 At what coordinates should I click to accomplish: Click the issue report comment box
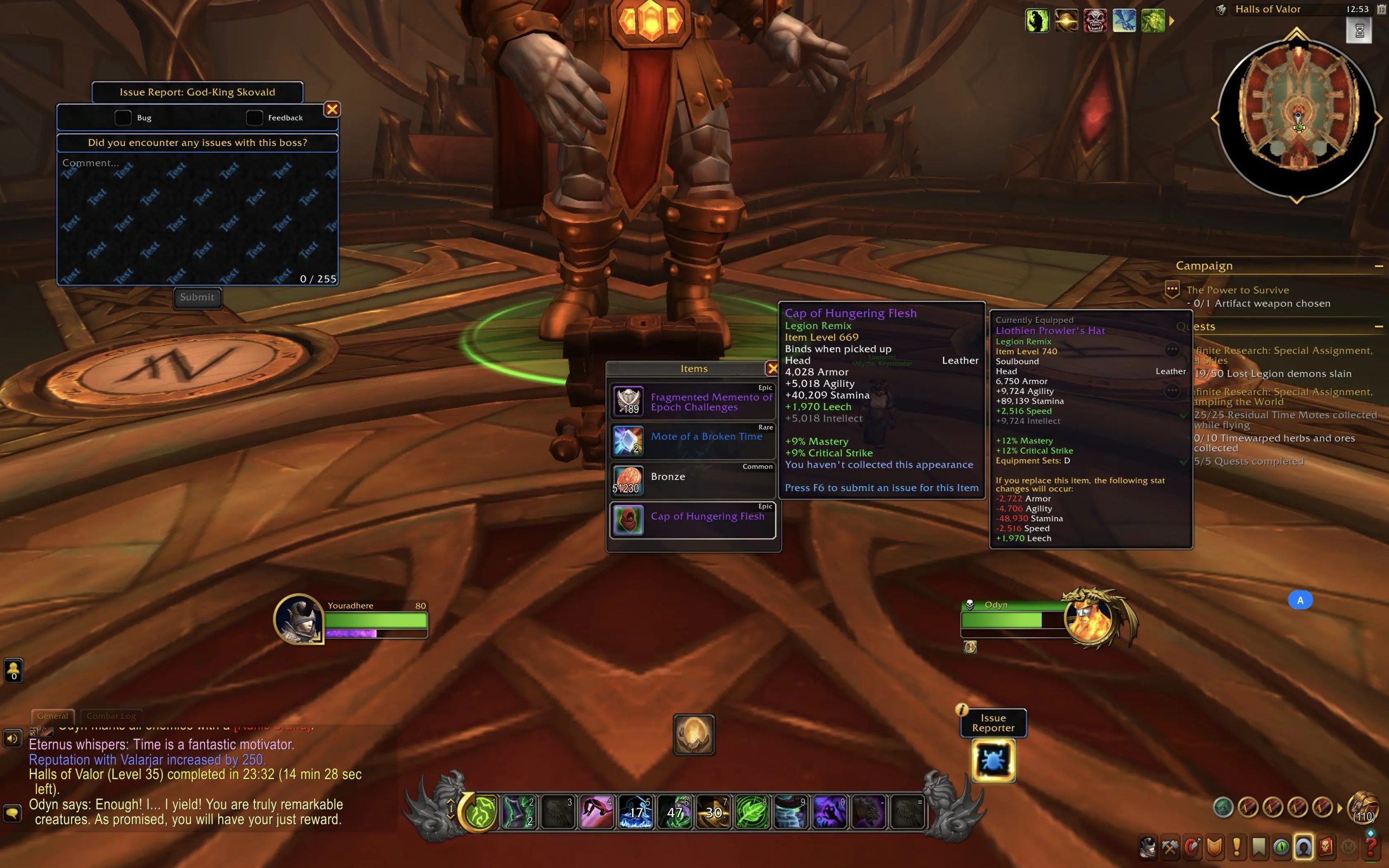click(x=197, y=218)
